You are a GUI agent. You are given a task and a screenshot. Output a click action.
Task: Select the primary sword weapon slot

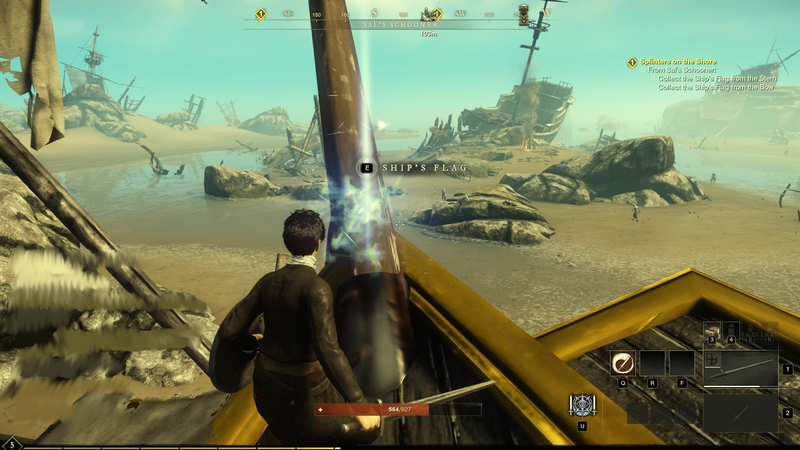click(740, 368)
